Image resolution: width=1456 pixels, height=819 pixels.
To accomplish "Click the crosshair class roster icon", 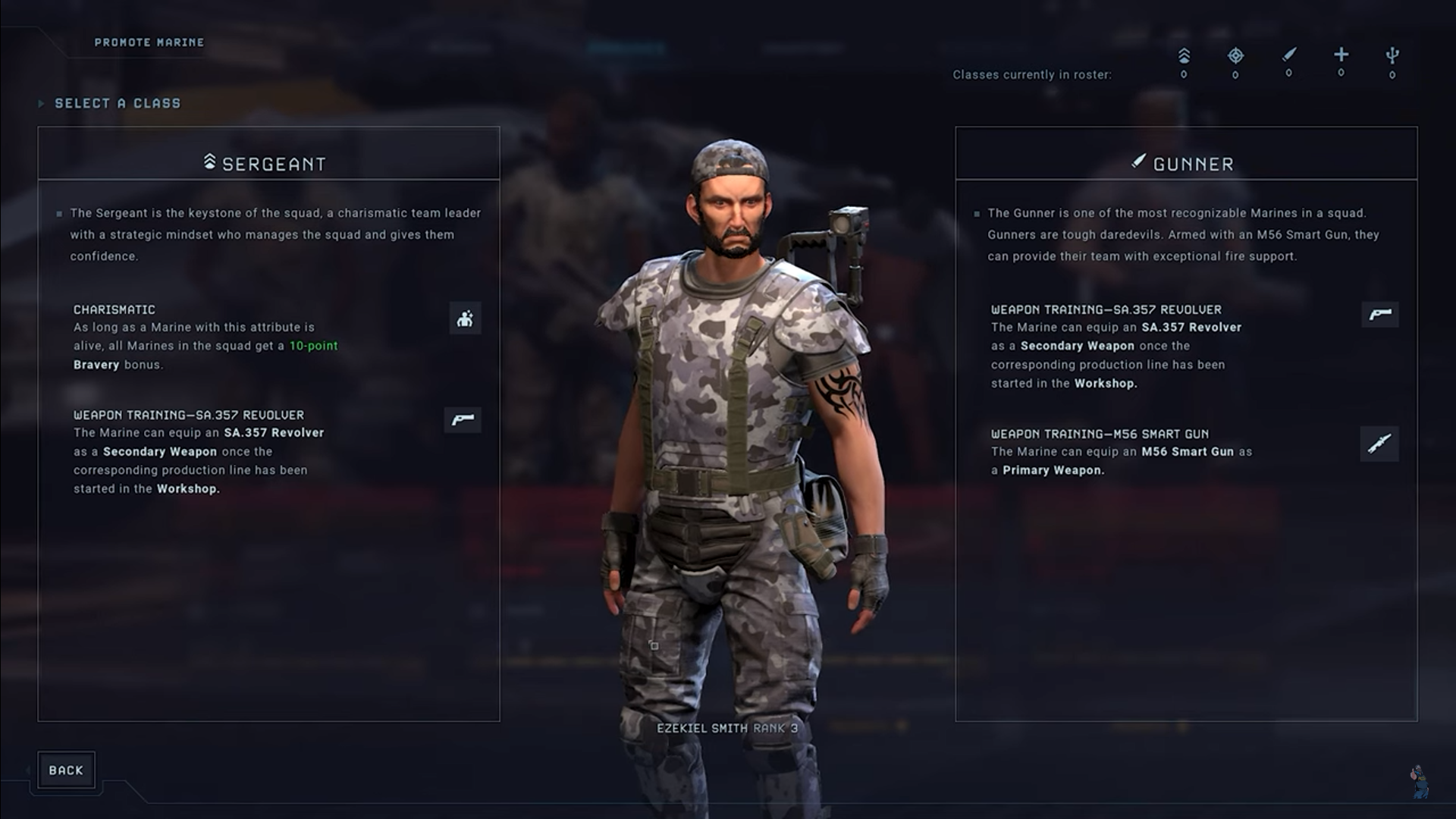I will 1235,55.
